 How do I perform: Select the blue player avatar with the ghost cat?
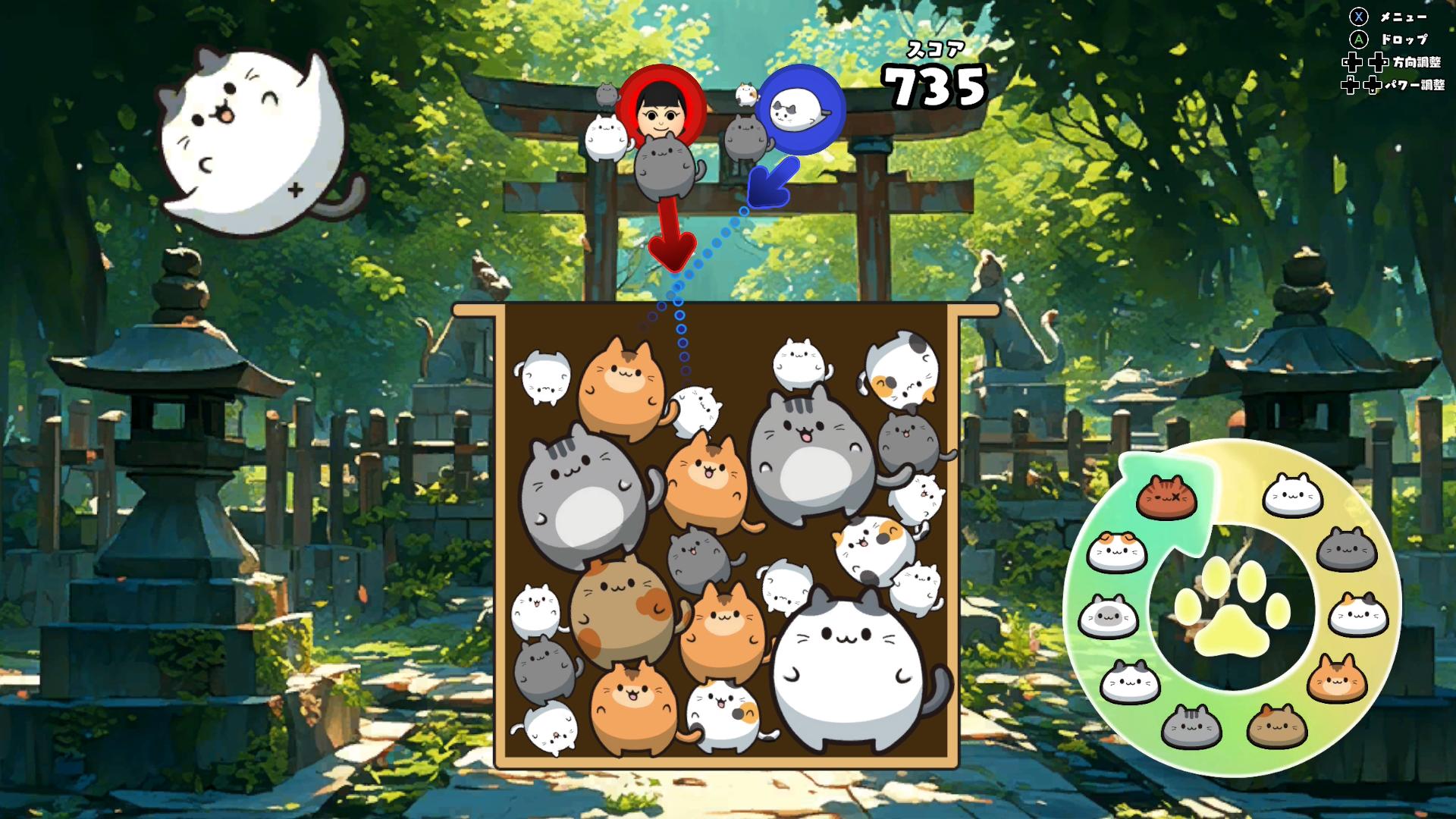[x=801, y=108]
